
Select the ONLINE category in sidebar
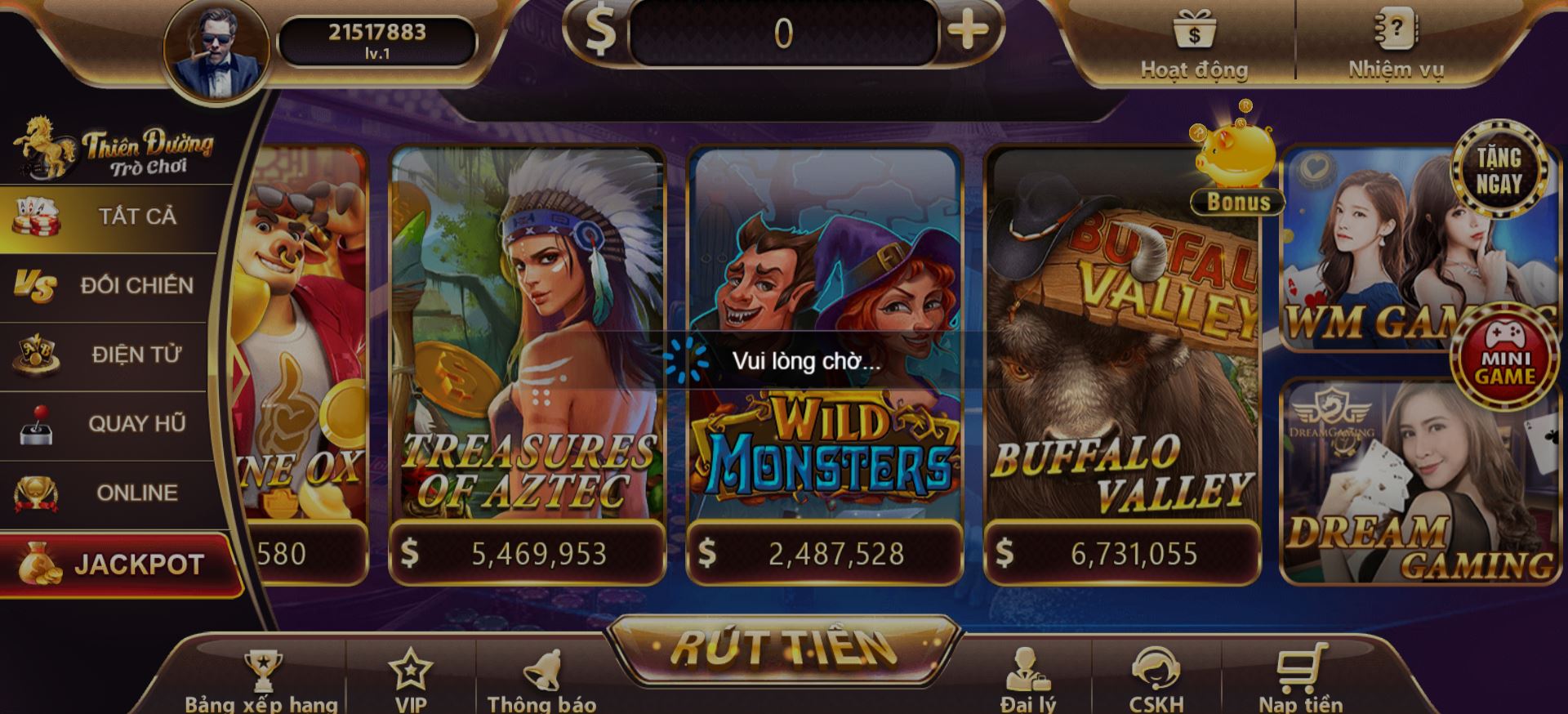click(106, 491)
